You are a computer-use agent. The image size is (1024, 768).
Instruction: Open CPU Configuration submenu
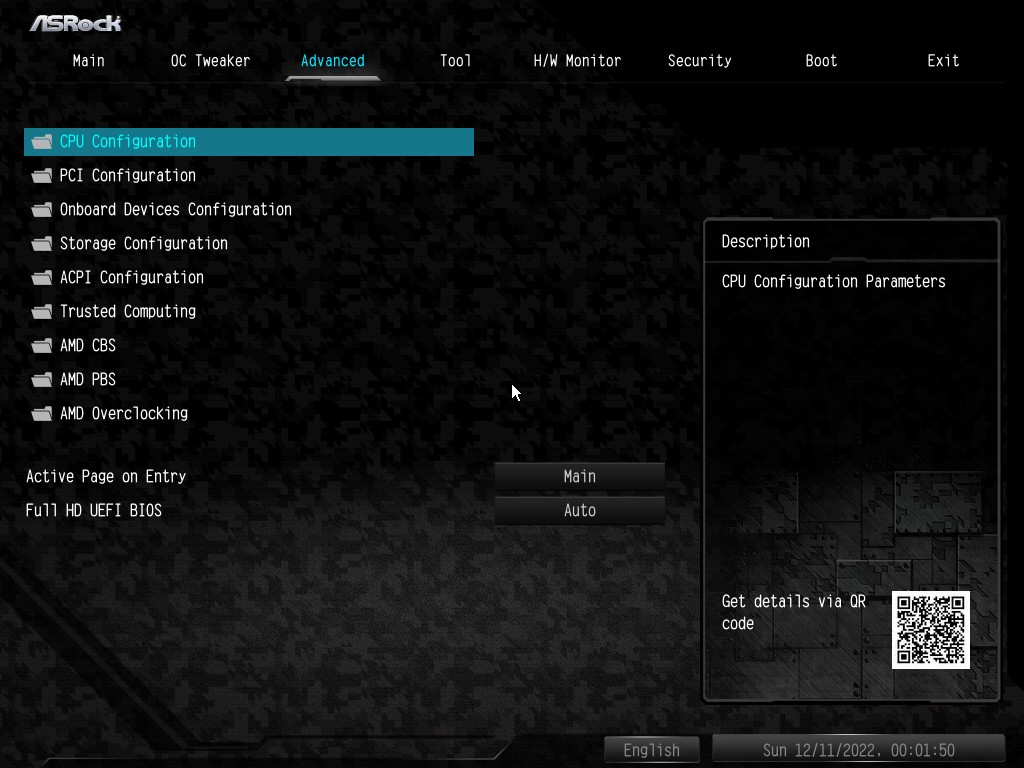tap(128, 142)
